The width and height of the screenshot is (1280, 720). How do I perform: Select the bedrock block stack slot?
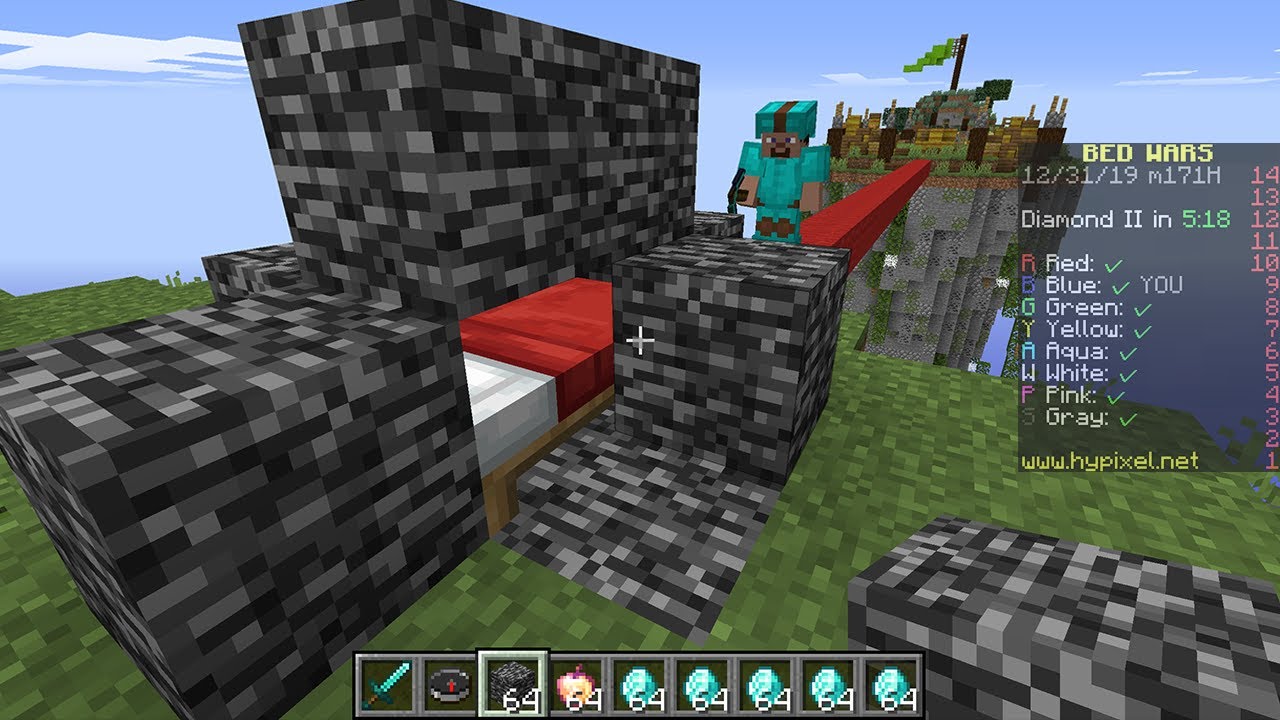pyautogui.click(x=512, y=685)
